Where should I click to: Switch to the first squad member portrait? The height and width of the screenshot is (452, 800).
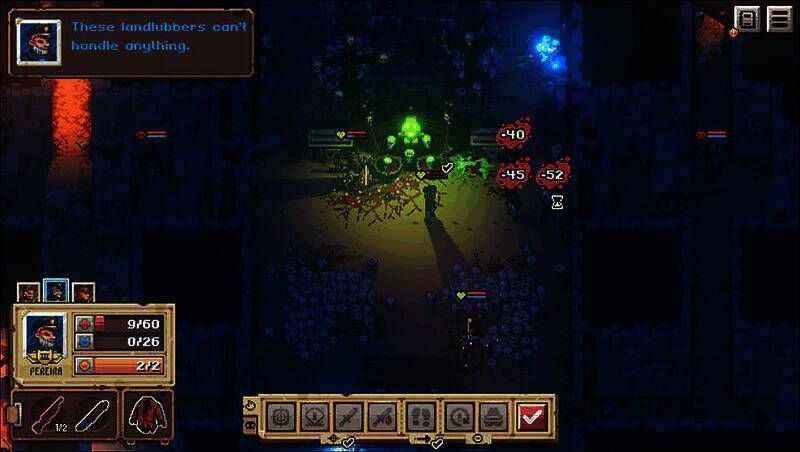click(29, 292)
